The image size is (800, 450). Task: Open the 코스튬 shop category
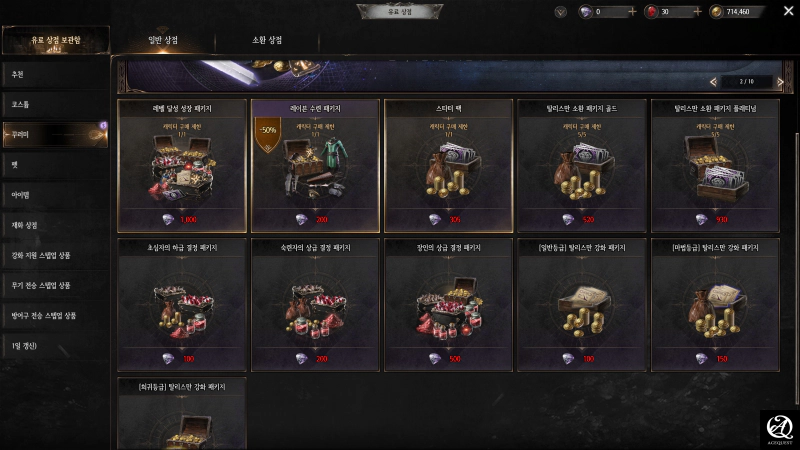[x=55, y=104]
